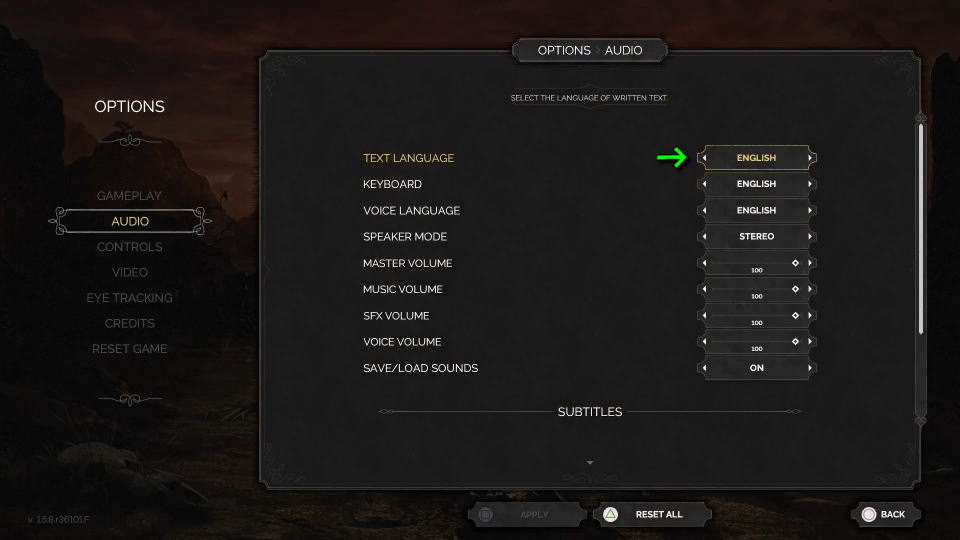The width and height of the screenshot is (960, 540).
Task: Click the Master Volume slider
Action: (x=756, y=263)
